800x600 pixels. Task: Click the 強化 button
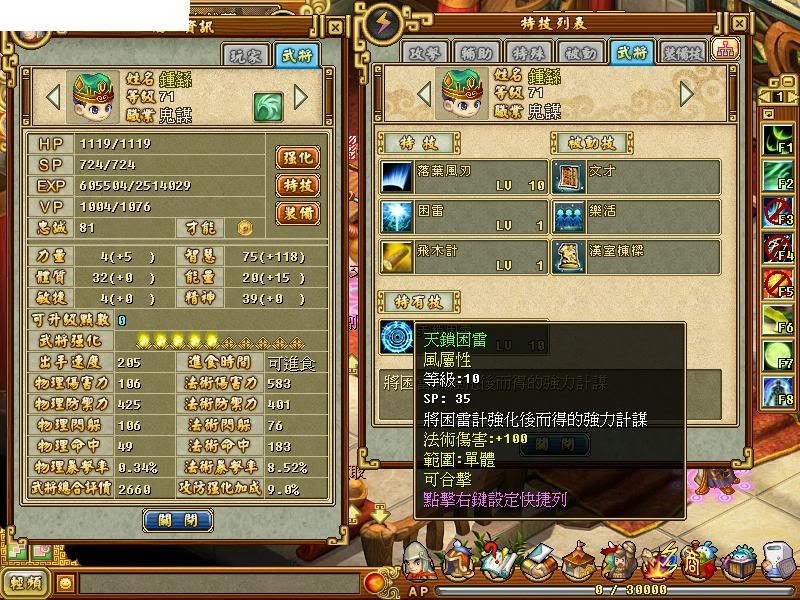pos(297,158)
